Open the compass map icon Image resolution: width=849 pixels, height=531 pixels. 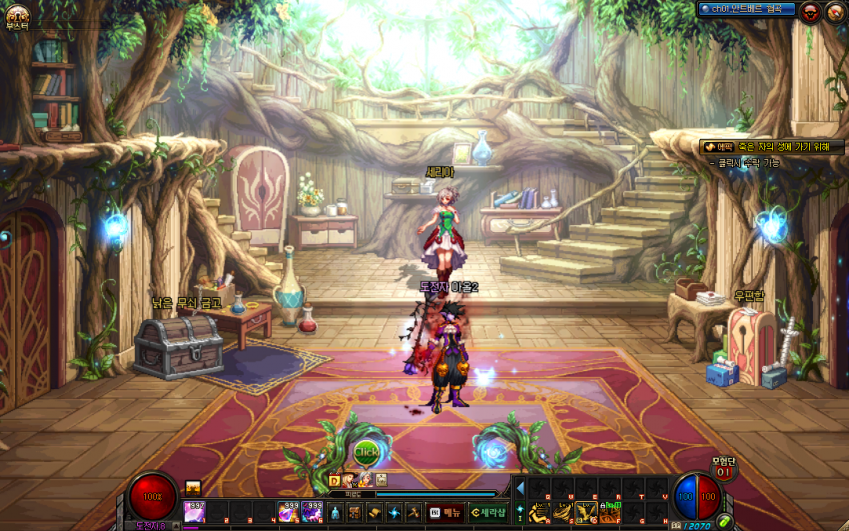[835, 11]
